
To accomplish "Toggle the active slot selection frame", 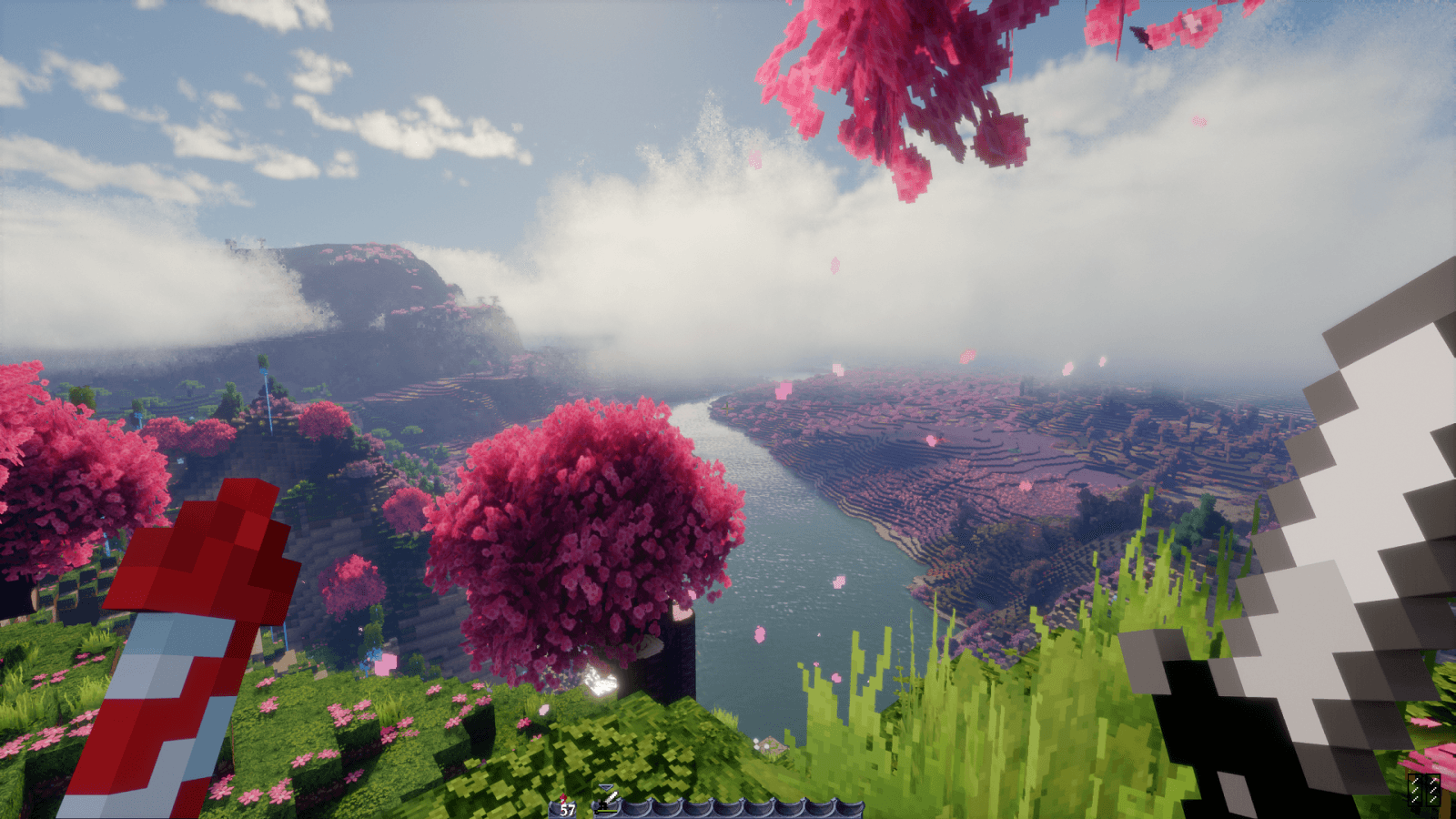I will 605,805.
